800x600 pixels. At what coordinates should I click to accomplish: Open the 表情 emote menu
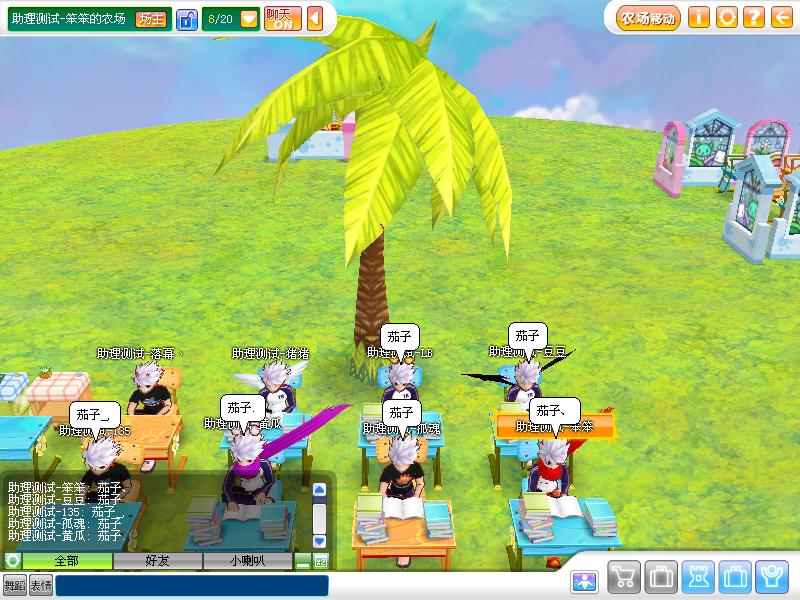[40, 585]
